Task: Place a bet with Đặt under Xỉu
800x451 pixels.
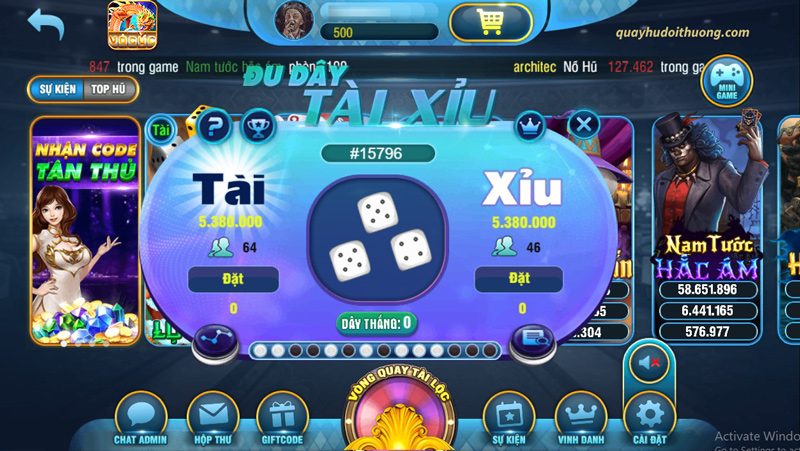Action: coord(519,278)
